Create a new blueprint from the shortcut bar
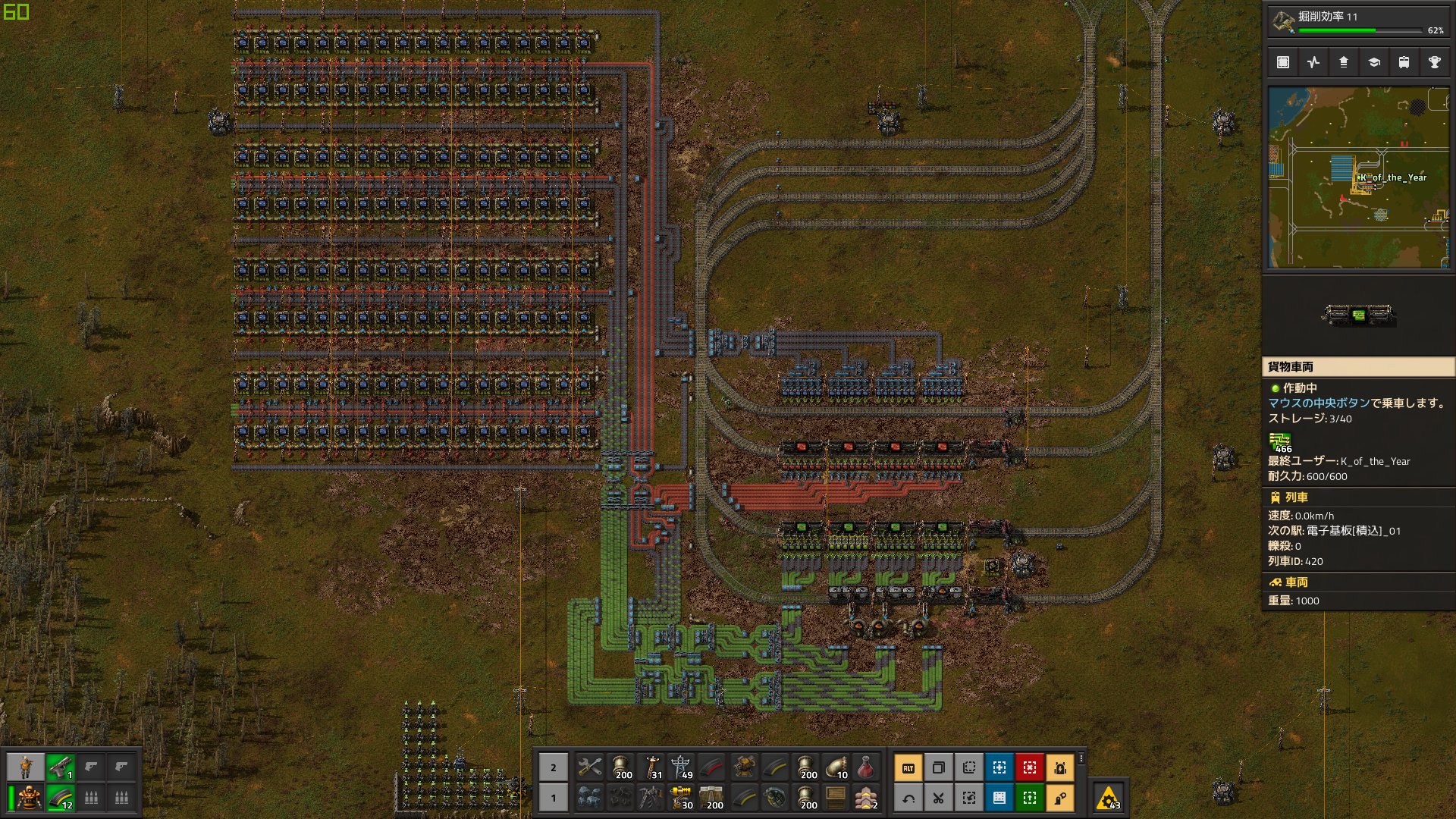The image size is (1456, 819). (x=999, y=767)
